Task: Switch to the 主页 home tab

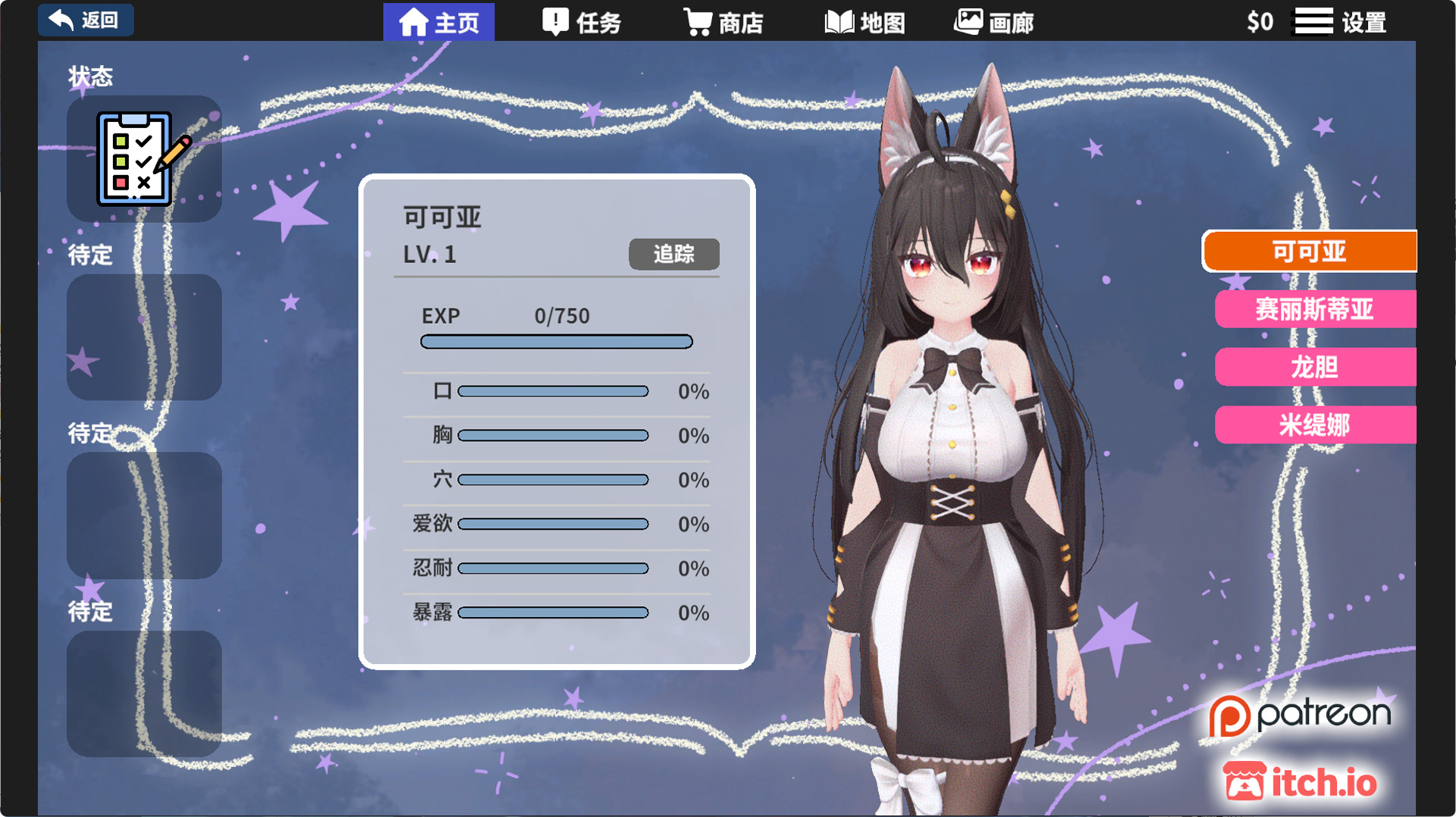Action: pyautogui.click(x=439, y=22)
